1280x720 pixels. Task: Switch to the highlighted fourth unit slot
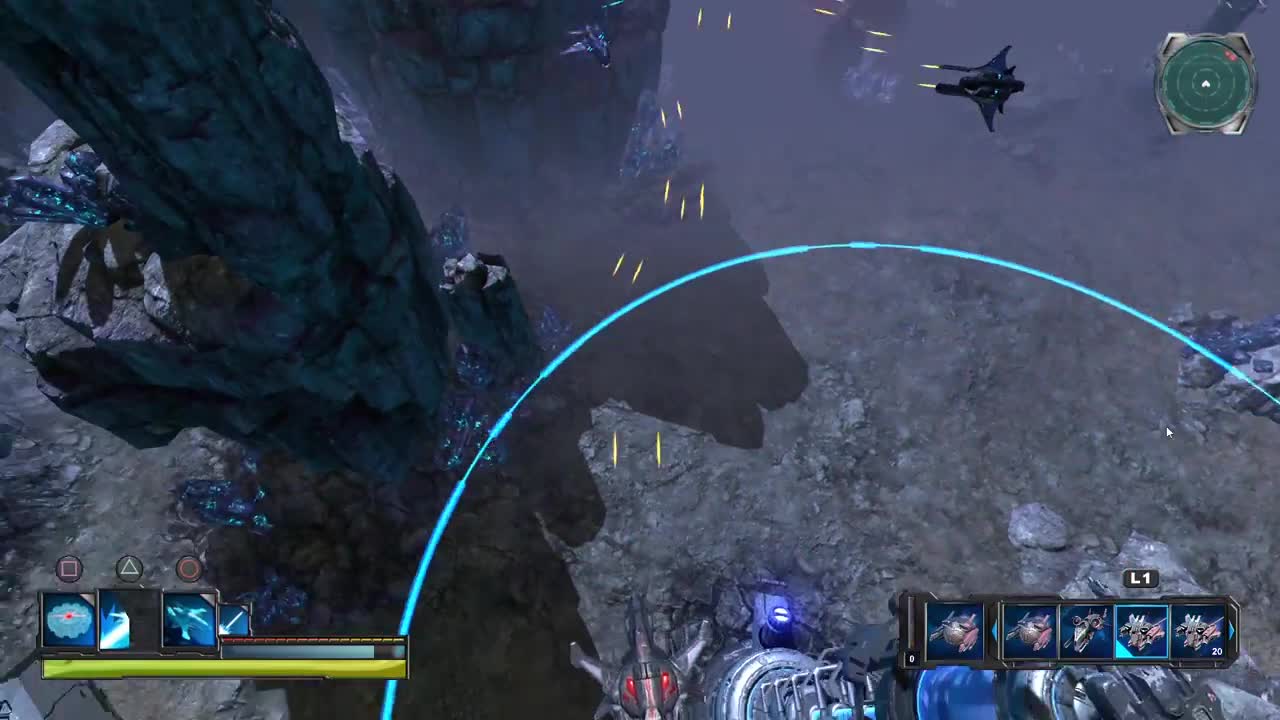pyautogui.click(x=1142, y=630)
